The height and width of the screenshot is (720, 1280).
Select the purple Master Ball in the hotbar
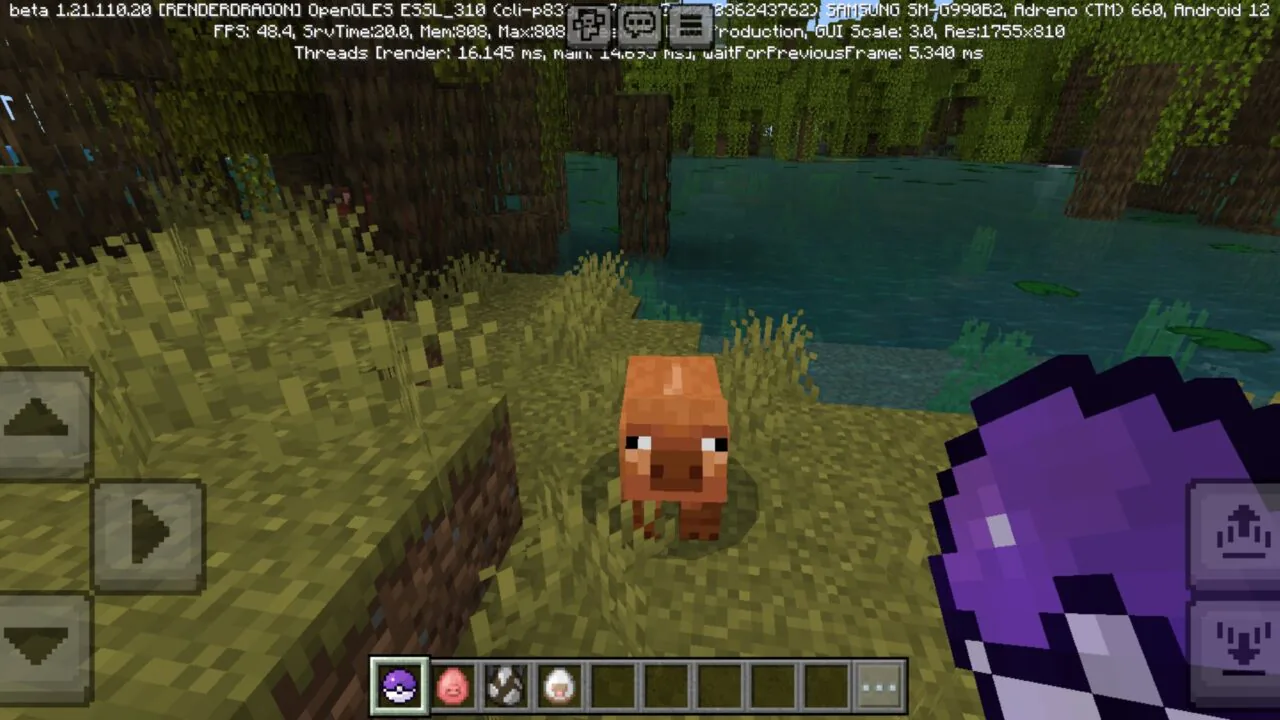399,684
